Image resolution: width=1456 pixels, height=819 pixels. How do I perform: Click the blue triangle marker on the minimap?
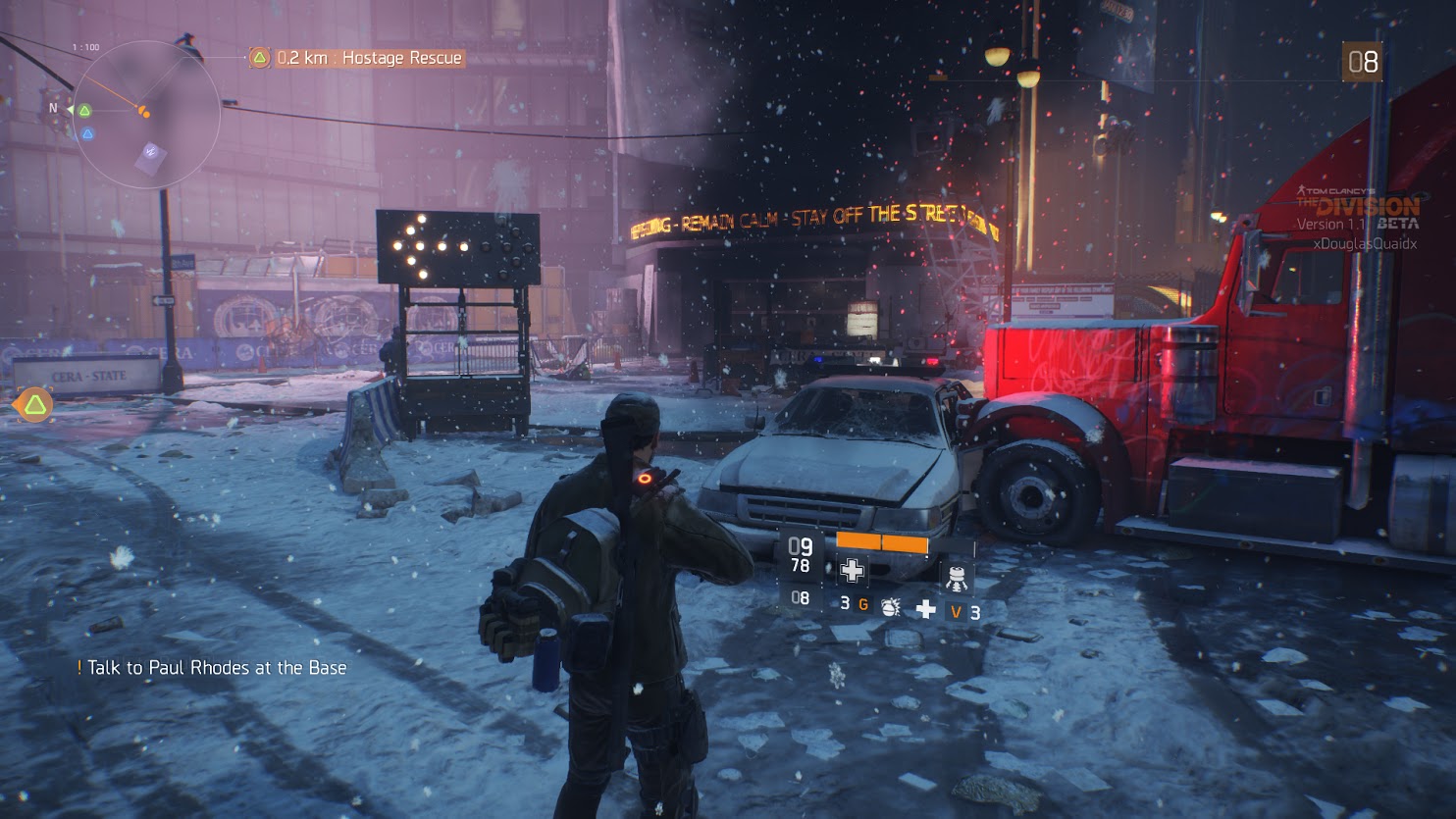(x=87, y=133)
